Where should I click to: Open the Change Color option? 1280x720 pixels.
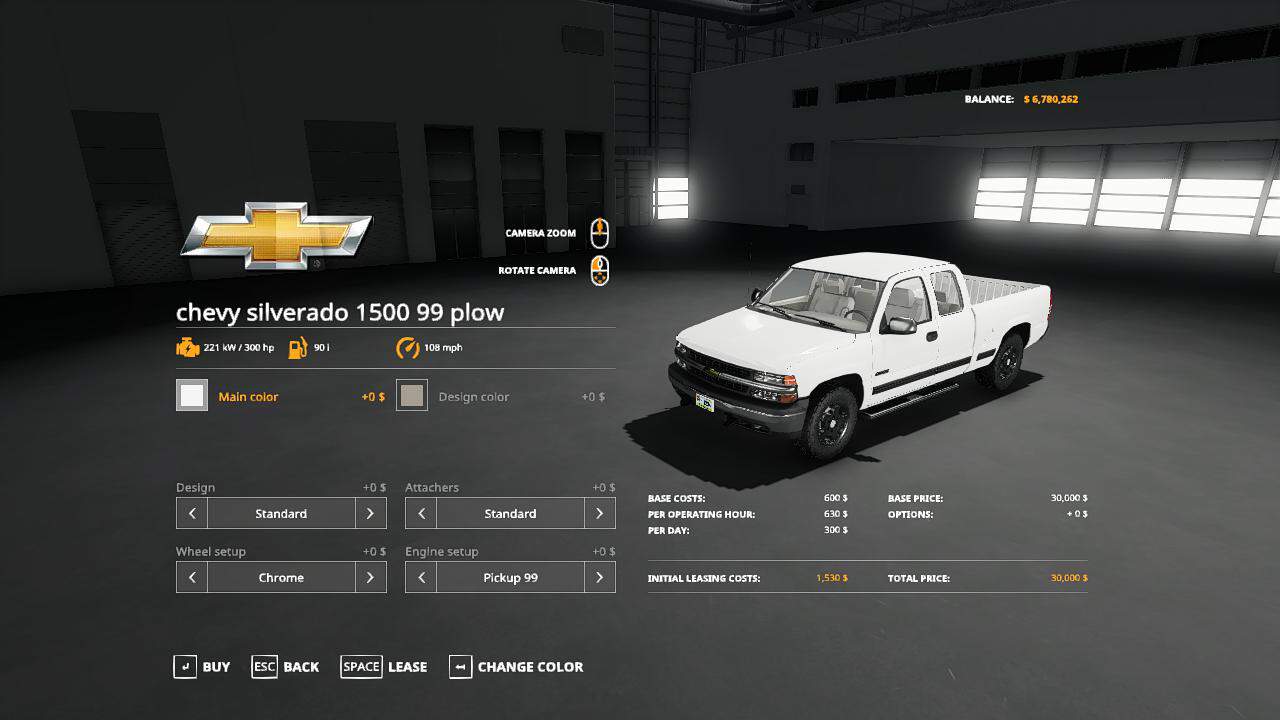pos(516,667)
